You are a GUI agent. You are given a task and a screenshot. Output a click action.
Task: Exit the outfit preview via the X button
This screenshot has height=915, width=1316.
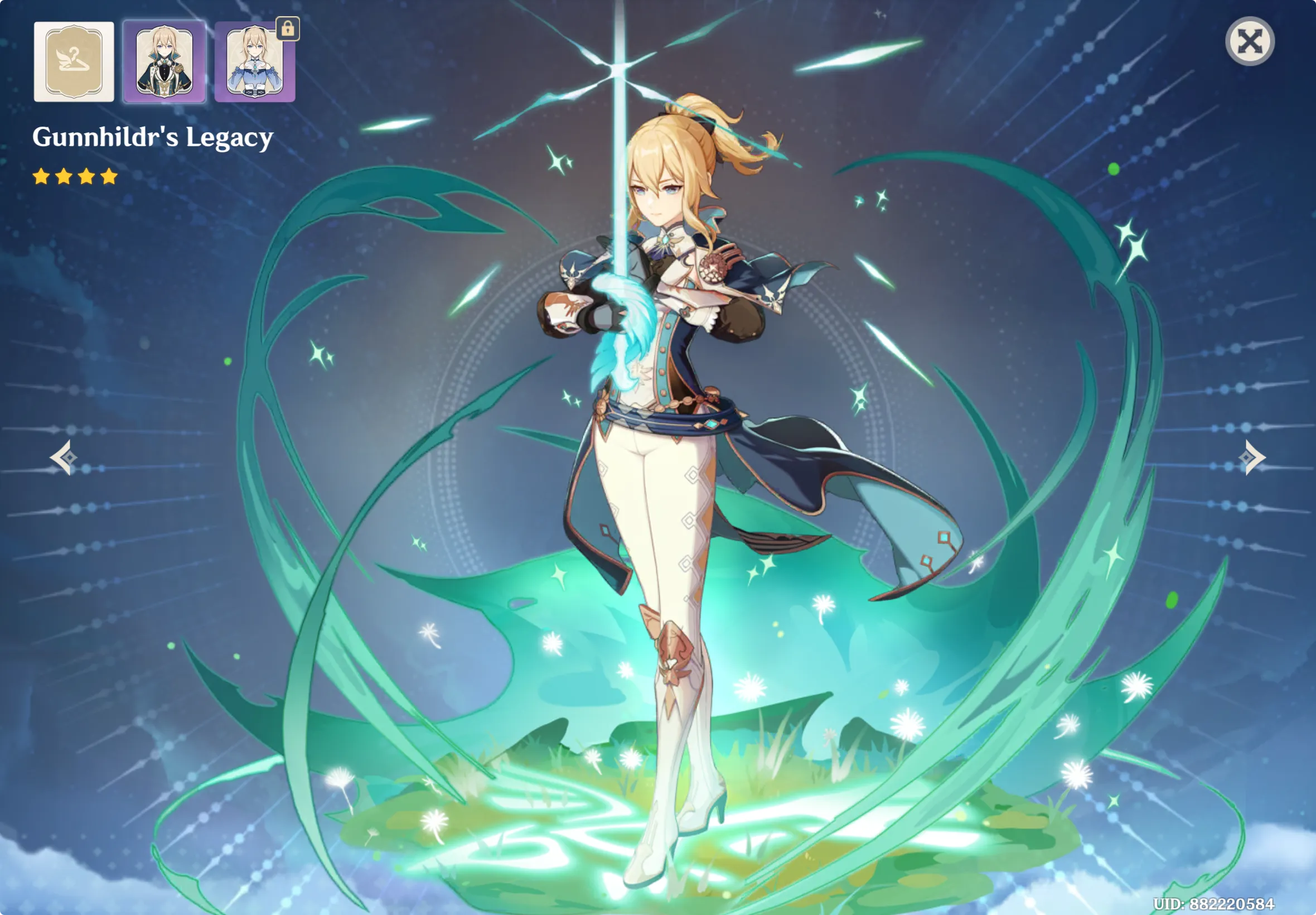[x=1250, y=40]
